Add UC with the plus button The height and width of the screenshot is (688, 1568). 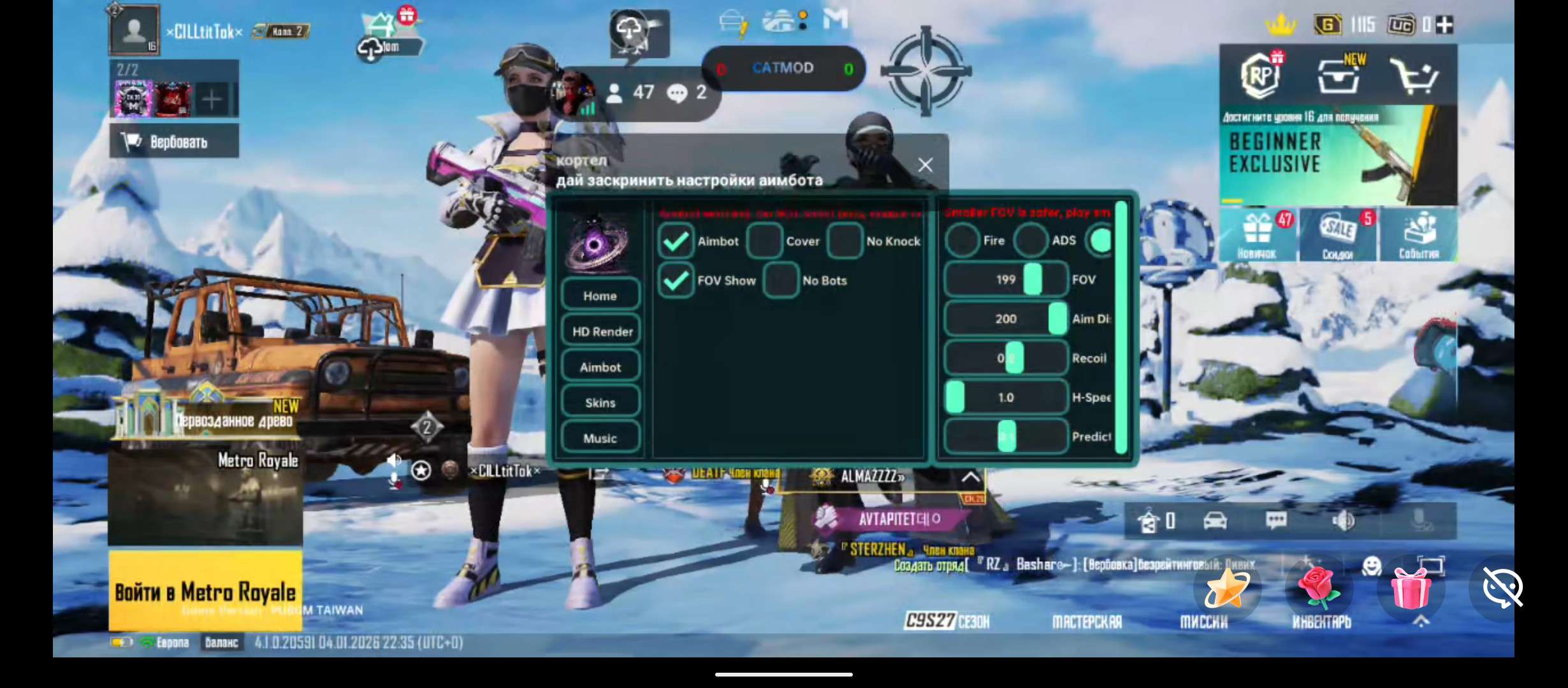1446,25
